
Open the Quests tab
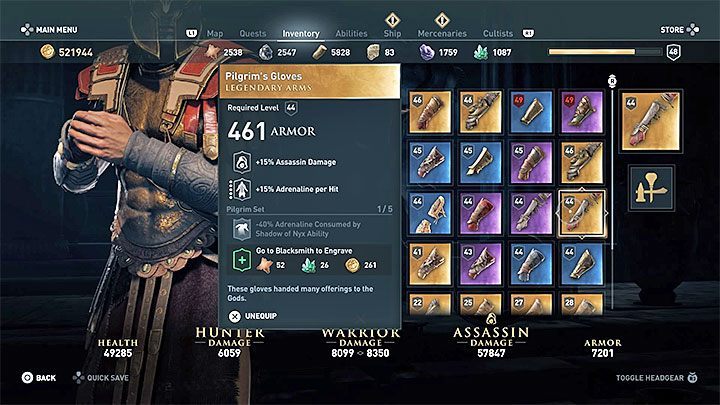click(252, 33)
